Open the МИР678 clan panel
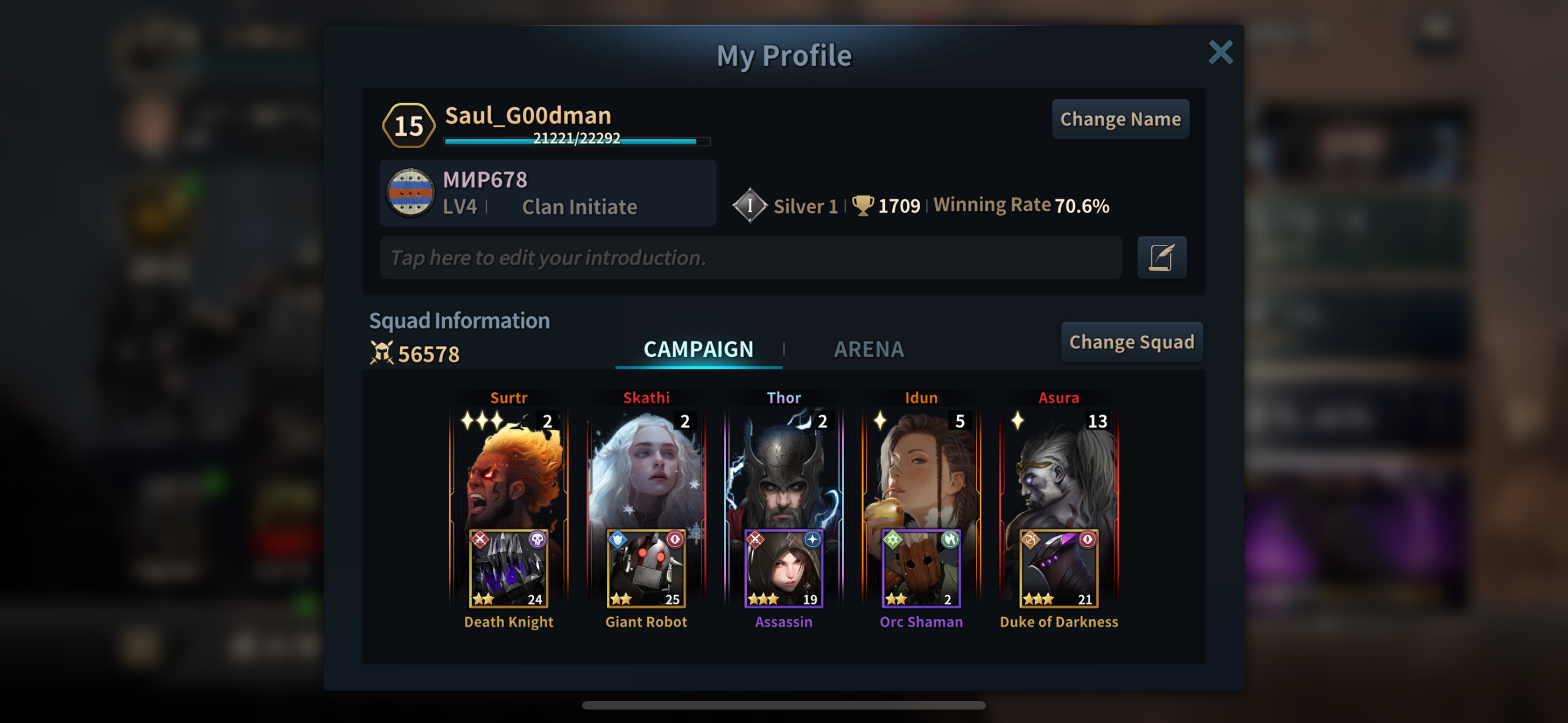The height and width of the screenshot is (723, 1568). click(x=548, y=193)
